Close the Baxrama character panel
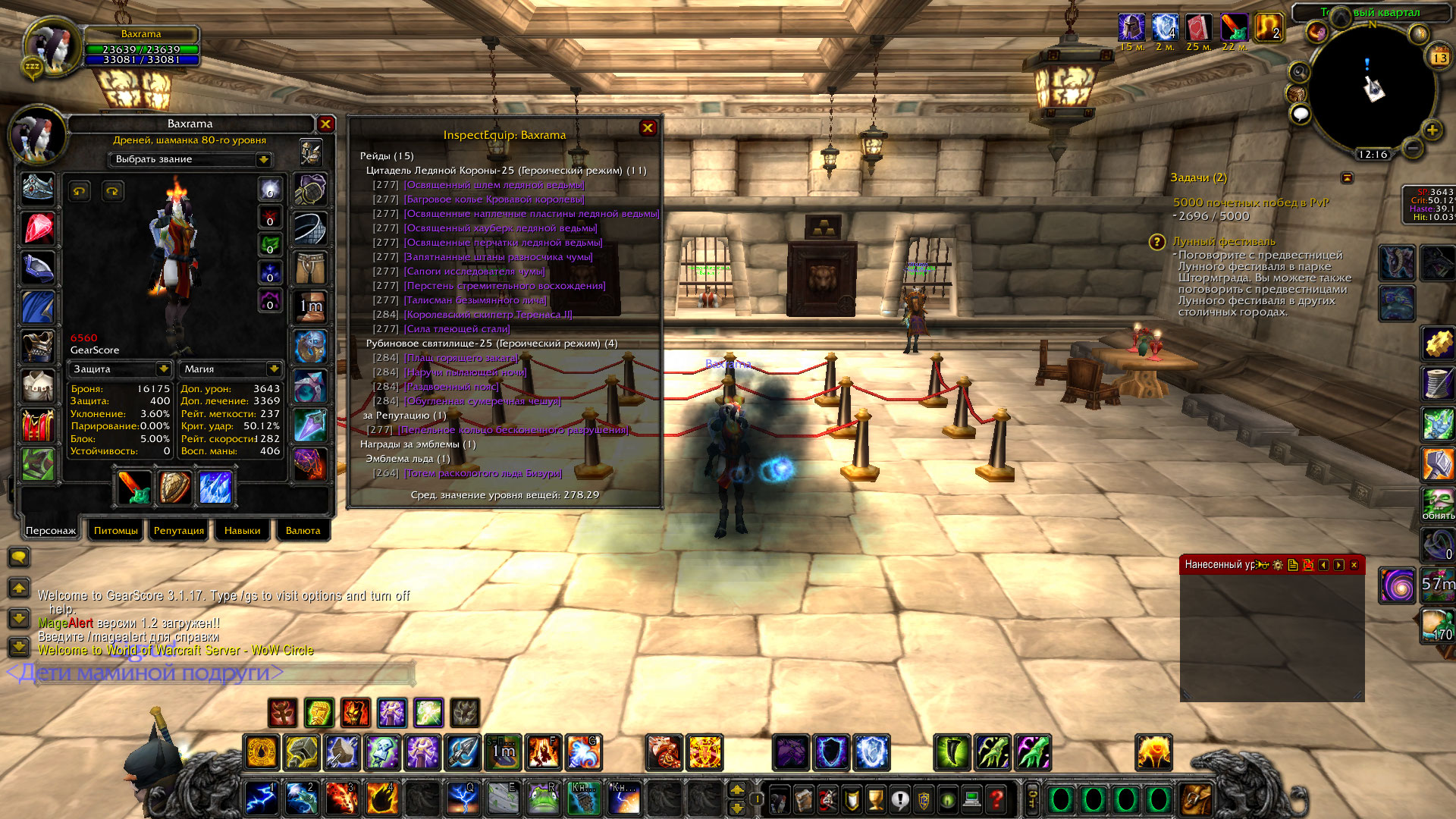This screenshot has width=1456, height=819. pos(325,124)
